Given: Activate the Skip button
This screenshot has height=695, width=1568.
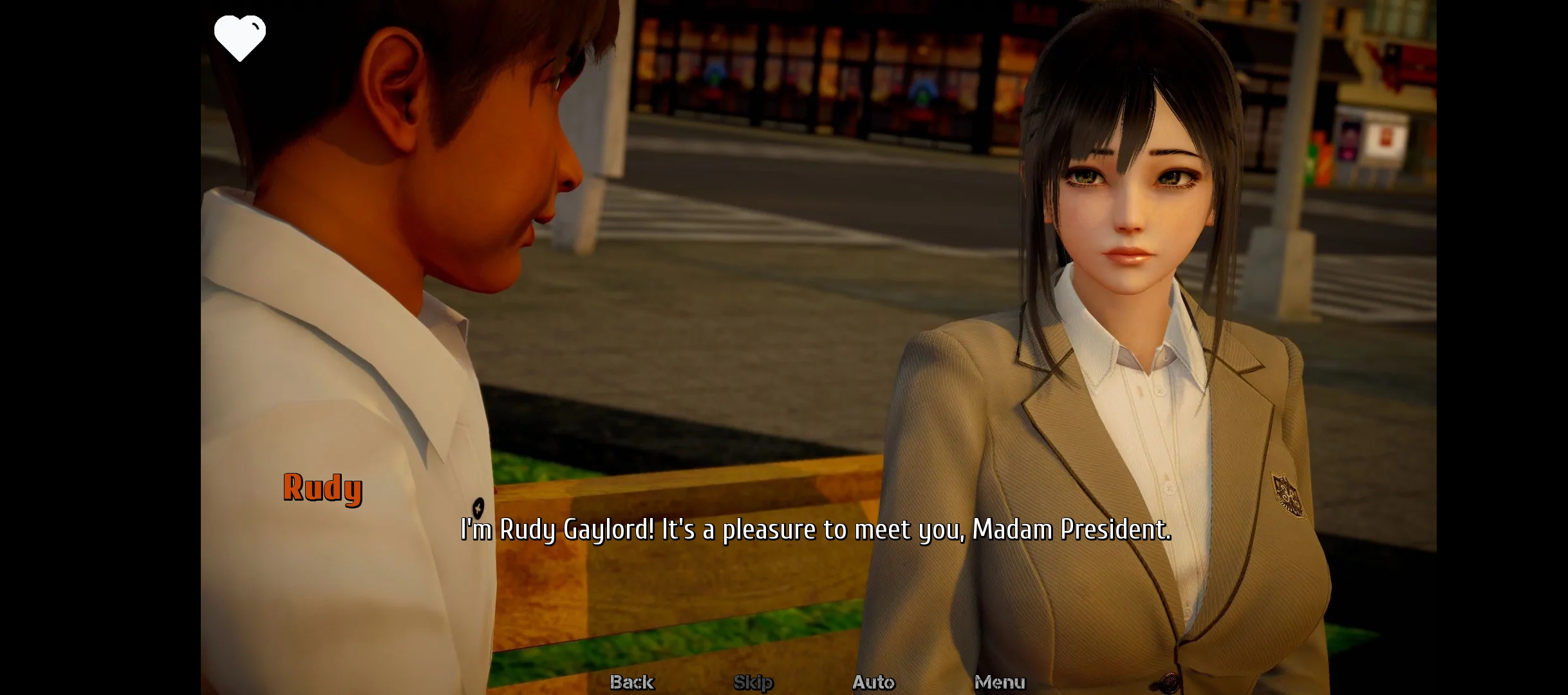Looking at the screenshot, I should [753, 681].
